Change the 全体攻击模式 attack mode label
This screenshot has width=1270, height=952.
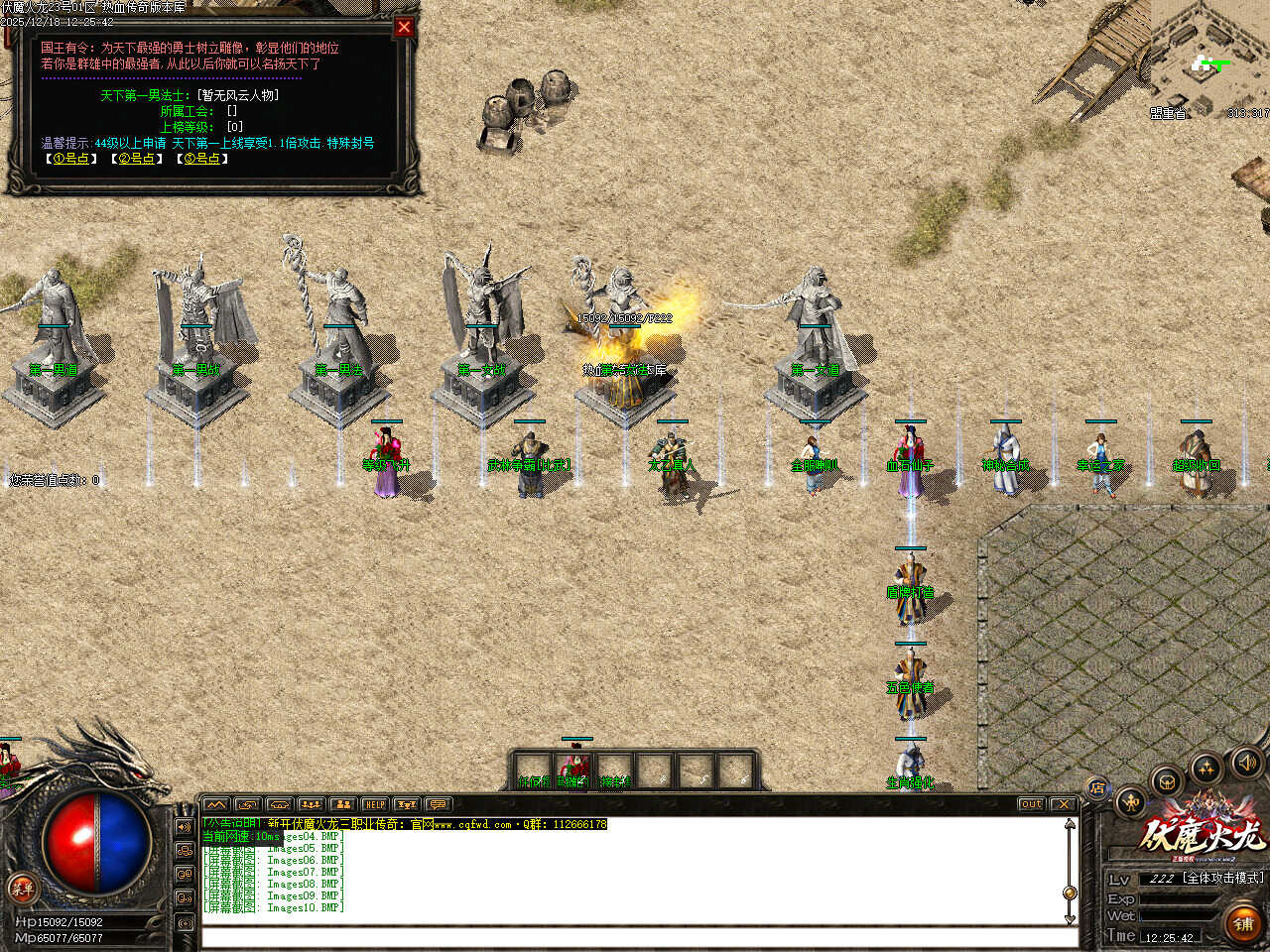(1222, 879)
